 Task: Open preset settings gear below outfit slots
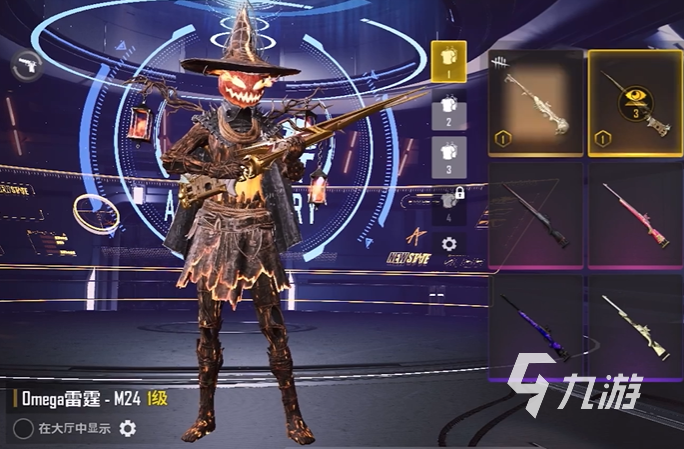(449, 243)
